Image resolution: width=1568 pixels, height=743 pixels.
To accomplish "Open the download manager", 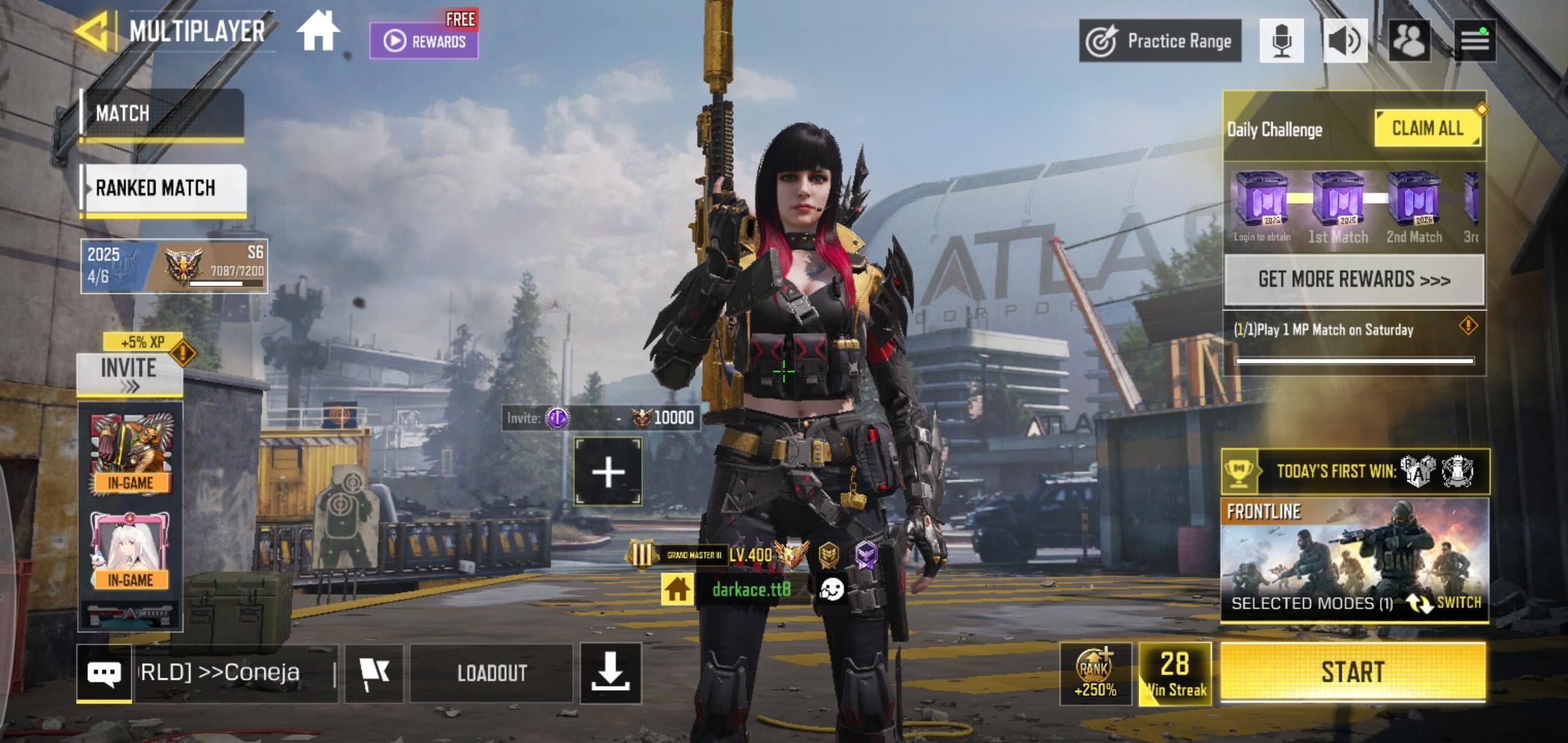I will point(610,673).
